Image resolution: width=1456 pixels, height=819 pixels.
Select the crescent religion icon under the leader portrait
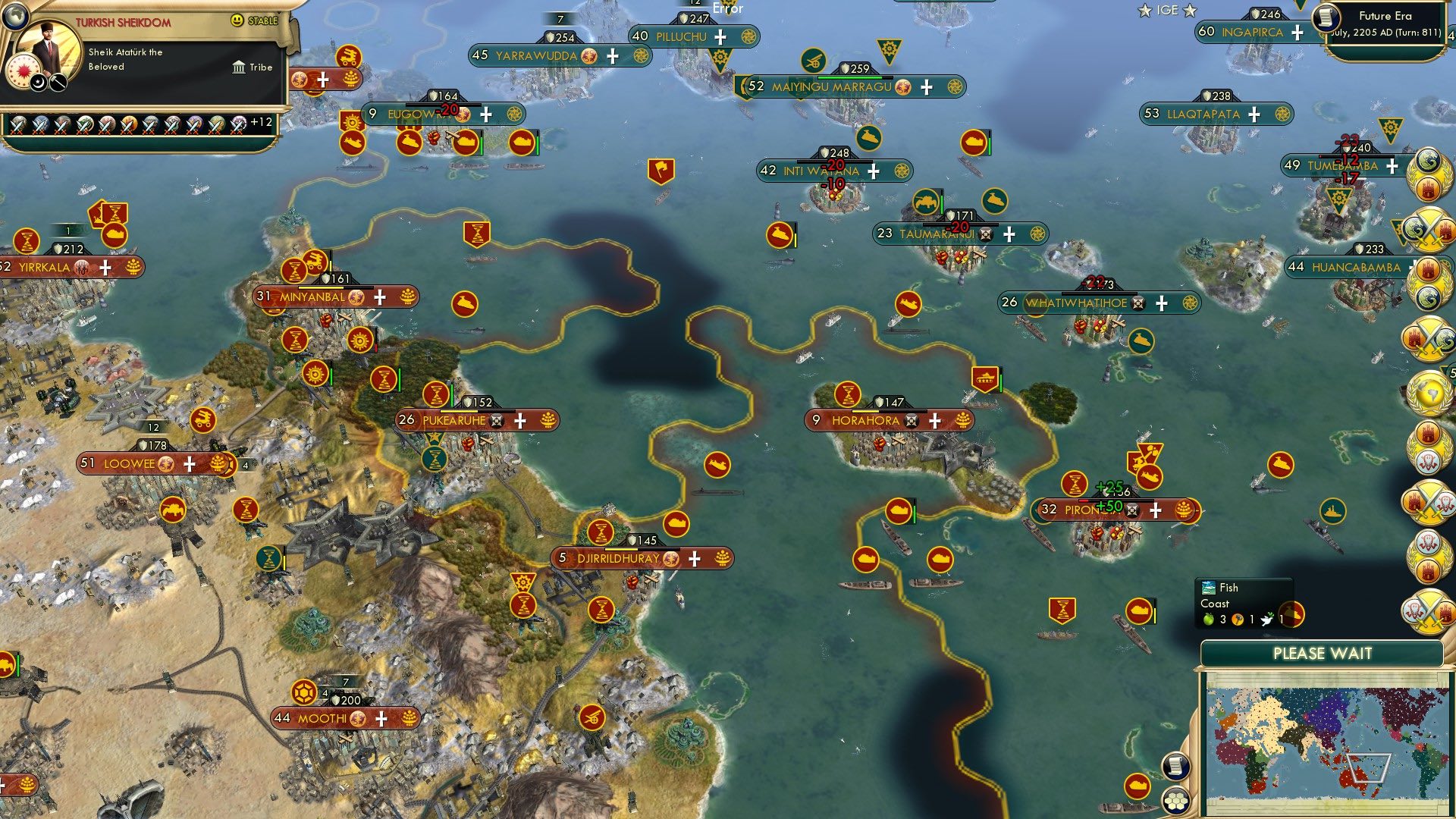click(37, 82)
